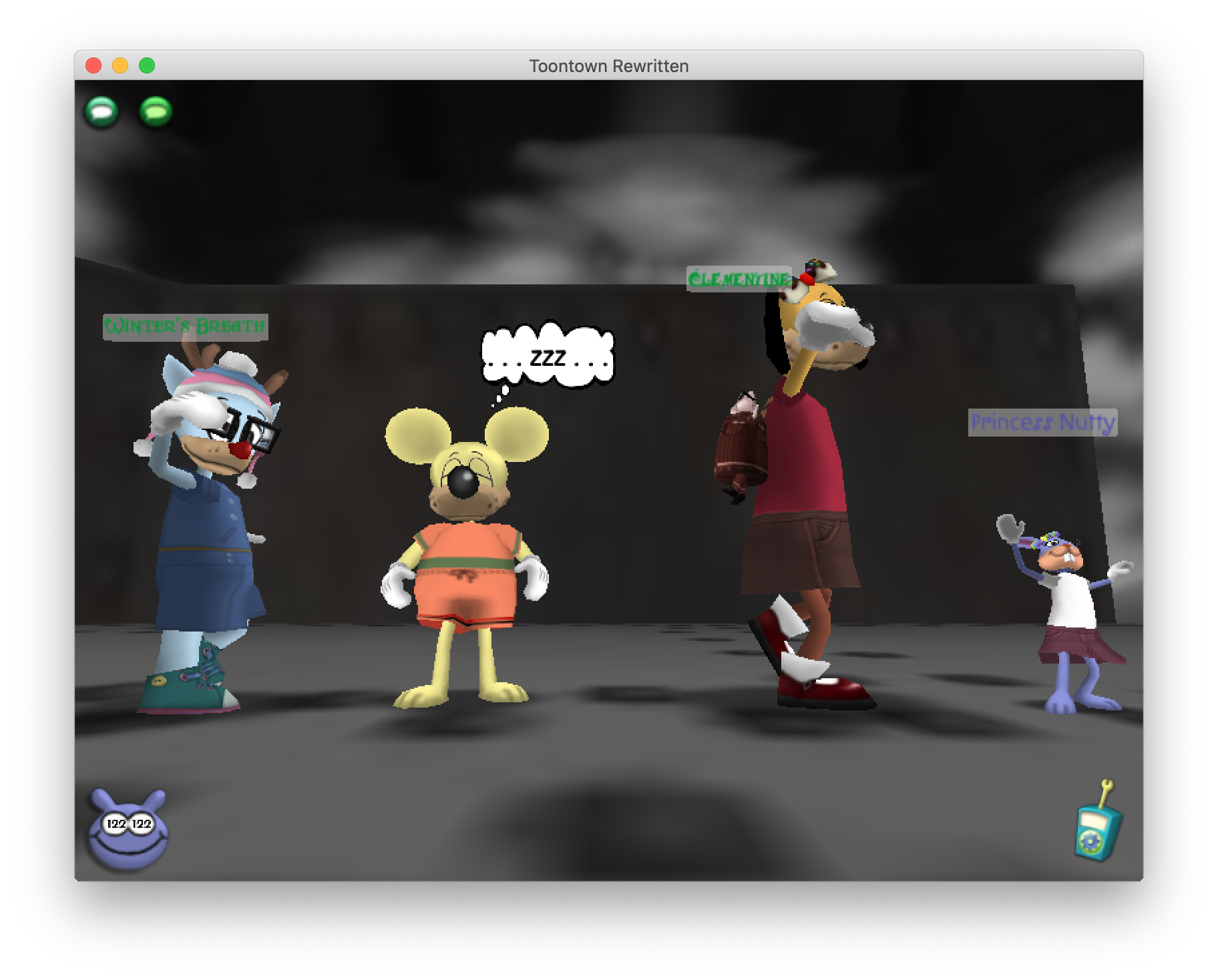Viewport: 1218px width, 980px height.
Task: Click Princess Nutty's purple name tag
Action: tap(1043, 422)
